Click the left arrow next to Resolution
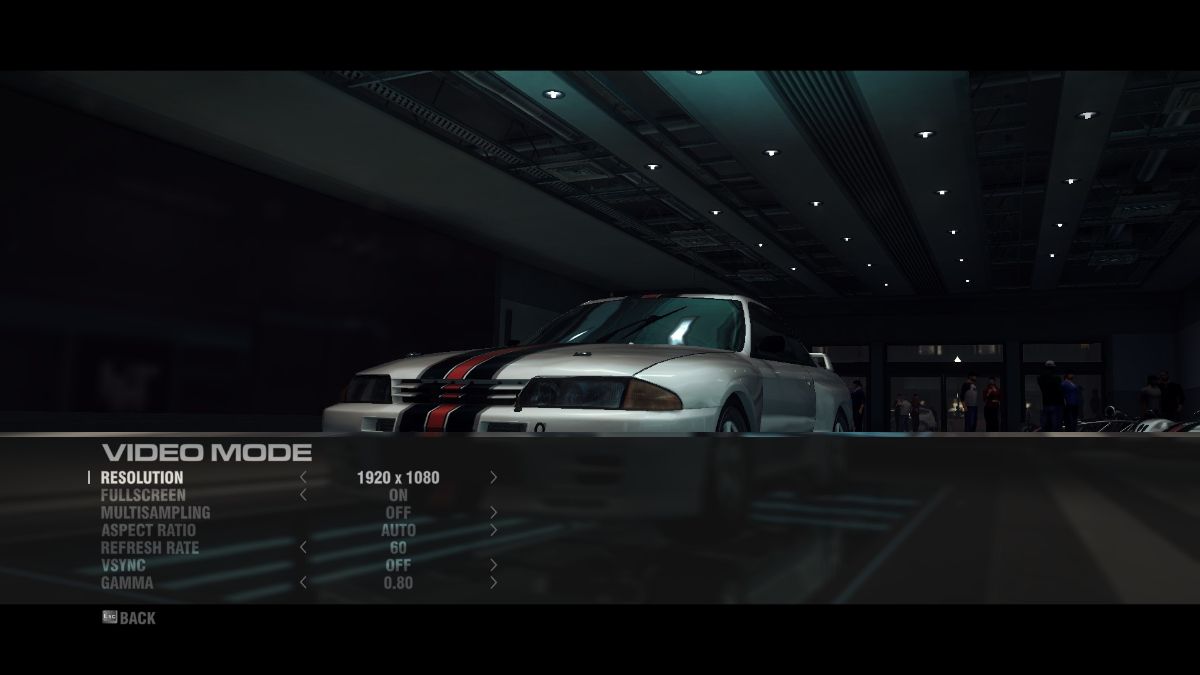The width and height of the screenshot is (1200, 675). tap(303, 478)
